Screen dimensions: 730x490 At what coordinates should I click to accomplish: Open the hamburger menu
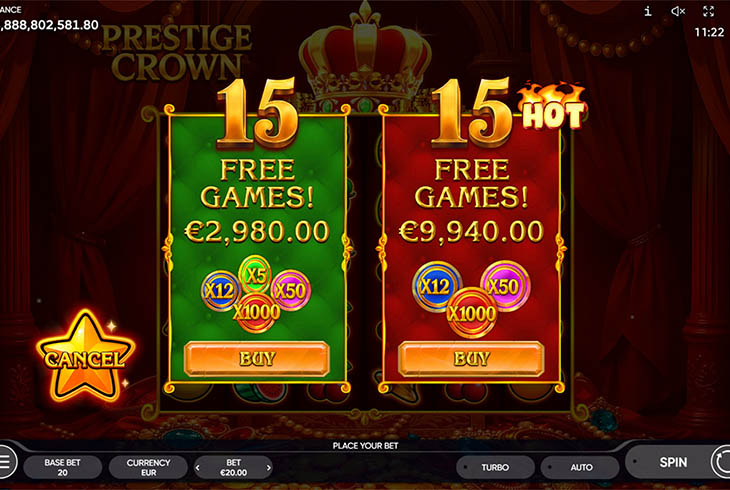(5, 462)
